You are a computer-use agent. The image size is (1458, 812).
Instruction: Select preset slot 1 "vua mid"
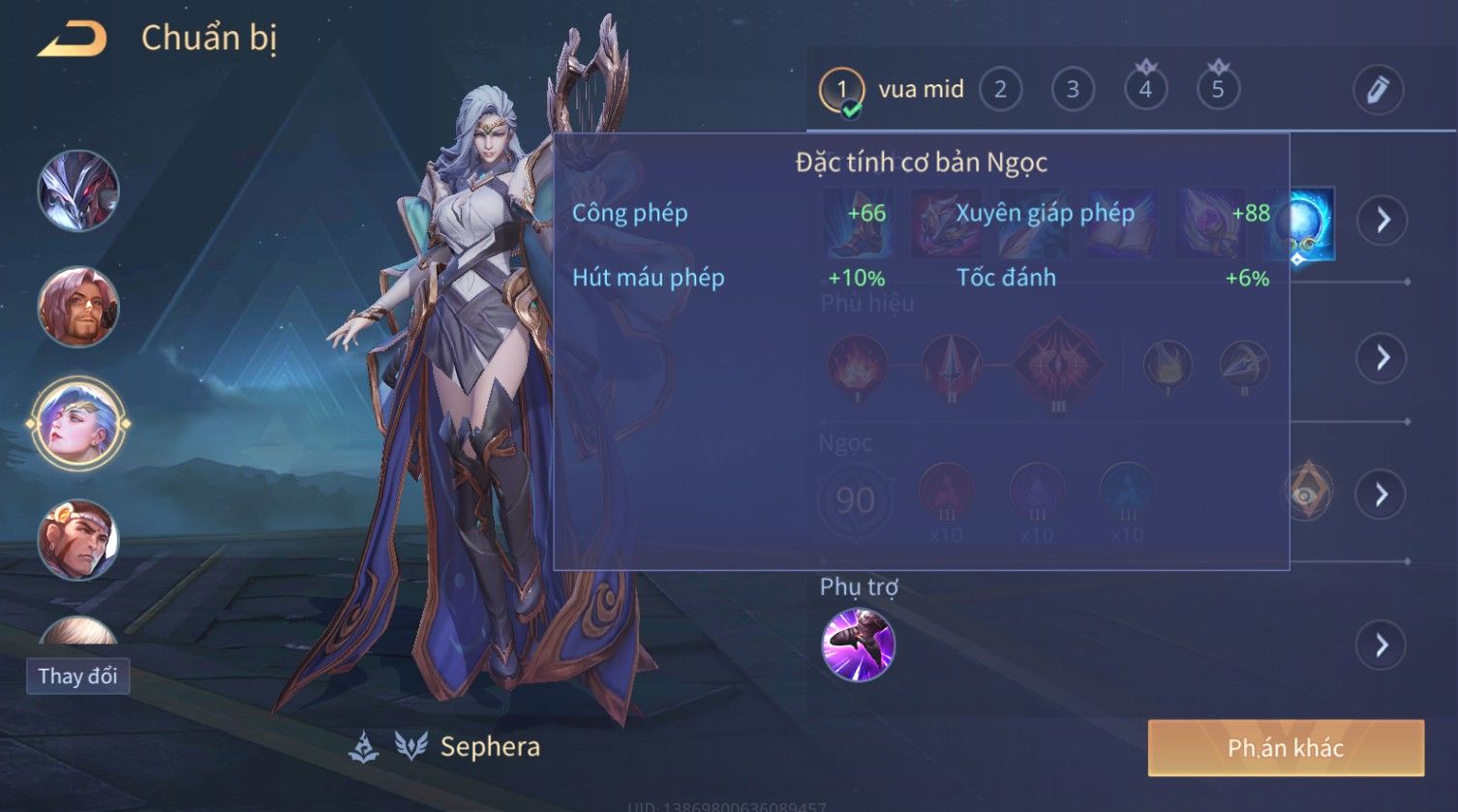[841, 90]
